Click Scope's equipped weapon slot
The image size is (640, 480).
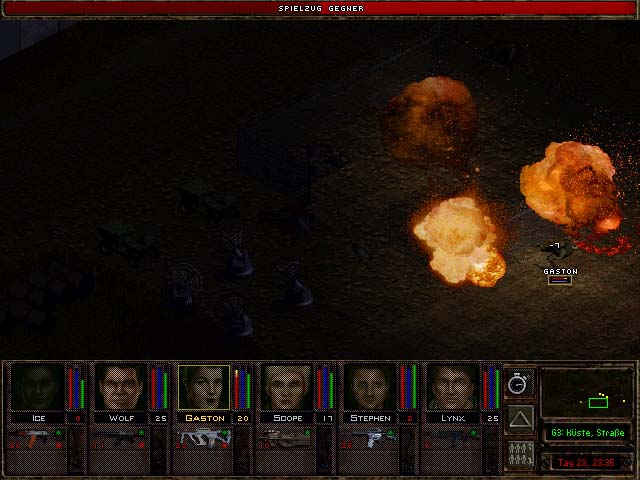coord(286,441)
